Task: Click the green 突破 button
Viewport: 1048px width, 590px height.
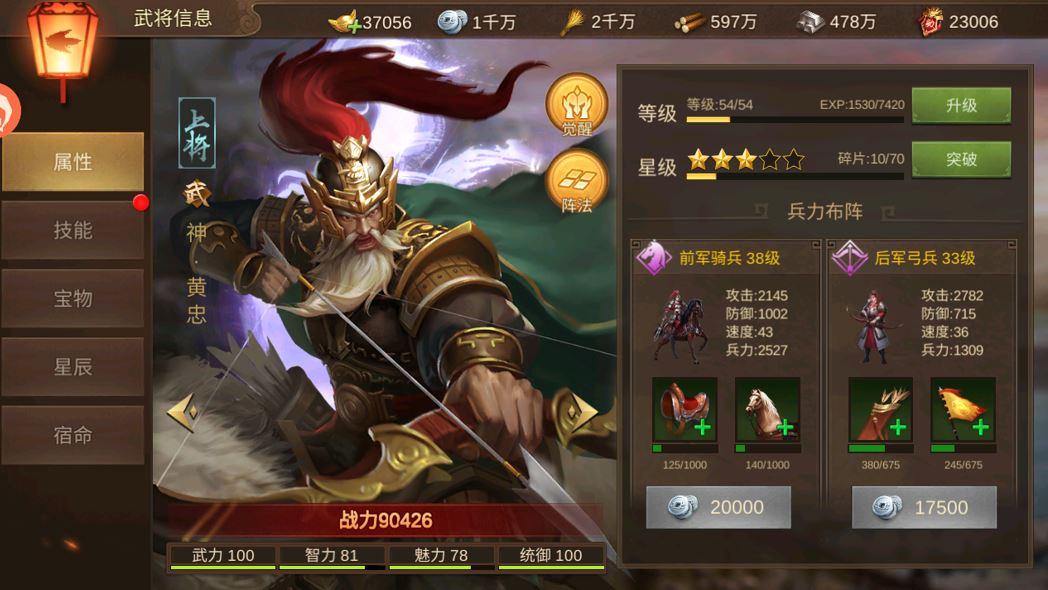Action: pos(960,159)
